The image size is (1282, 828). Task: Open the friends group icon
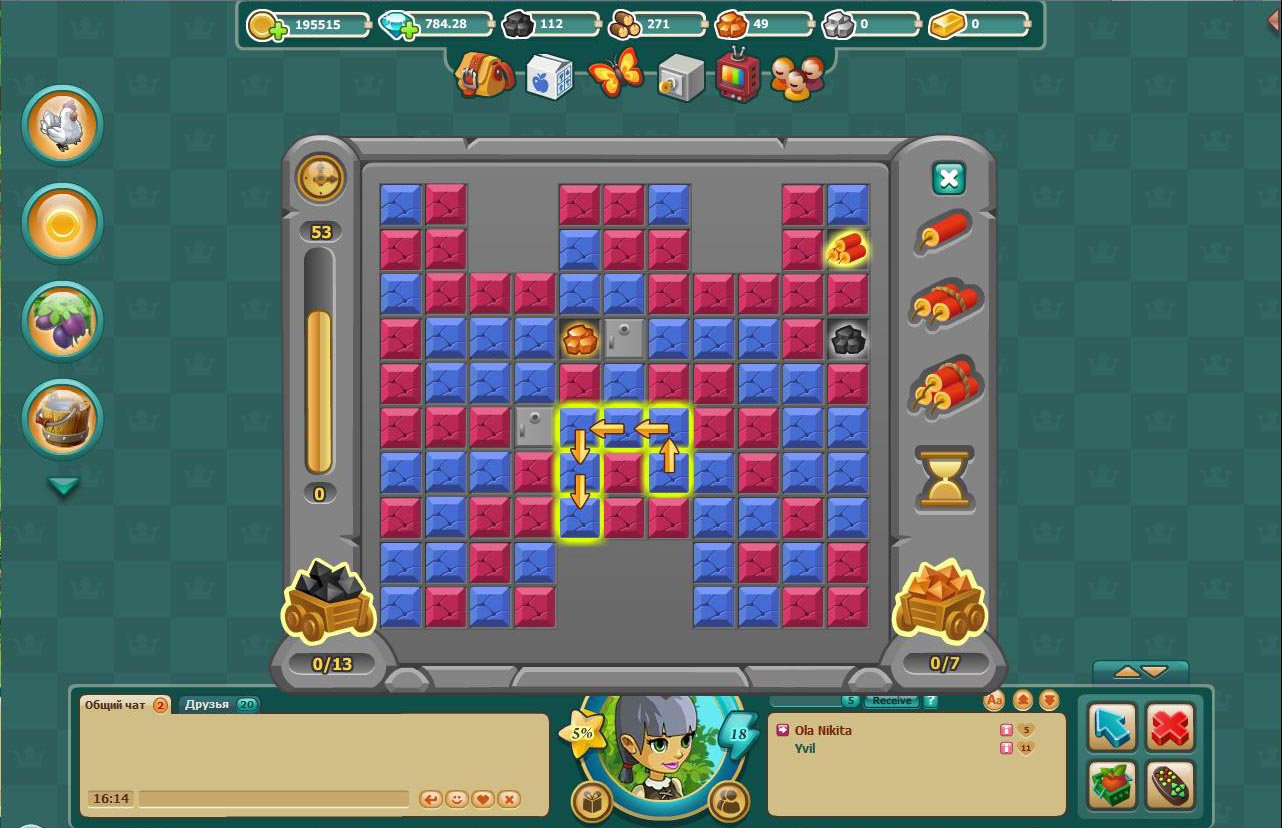pos(797,76)
